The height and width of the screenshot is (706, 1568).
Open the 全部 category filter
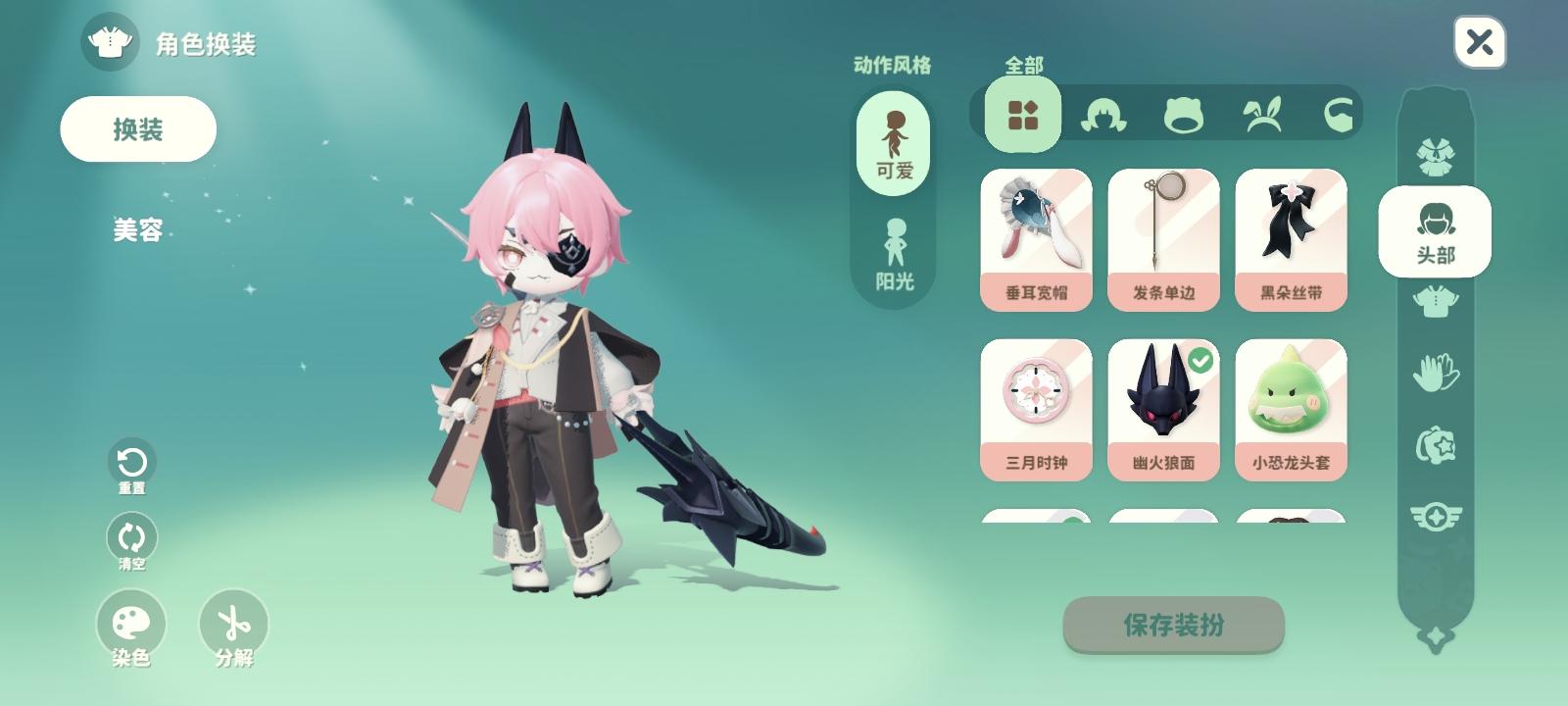click(1022, 113)
